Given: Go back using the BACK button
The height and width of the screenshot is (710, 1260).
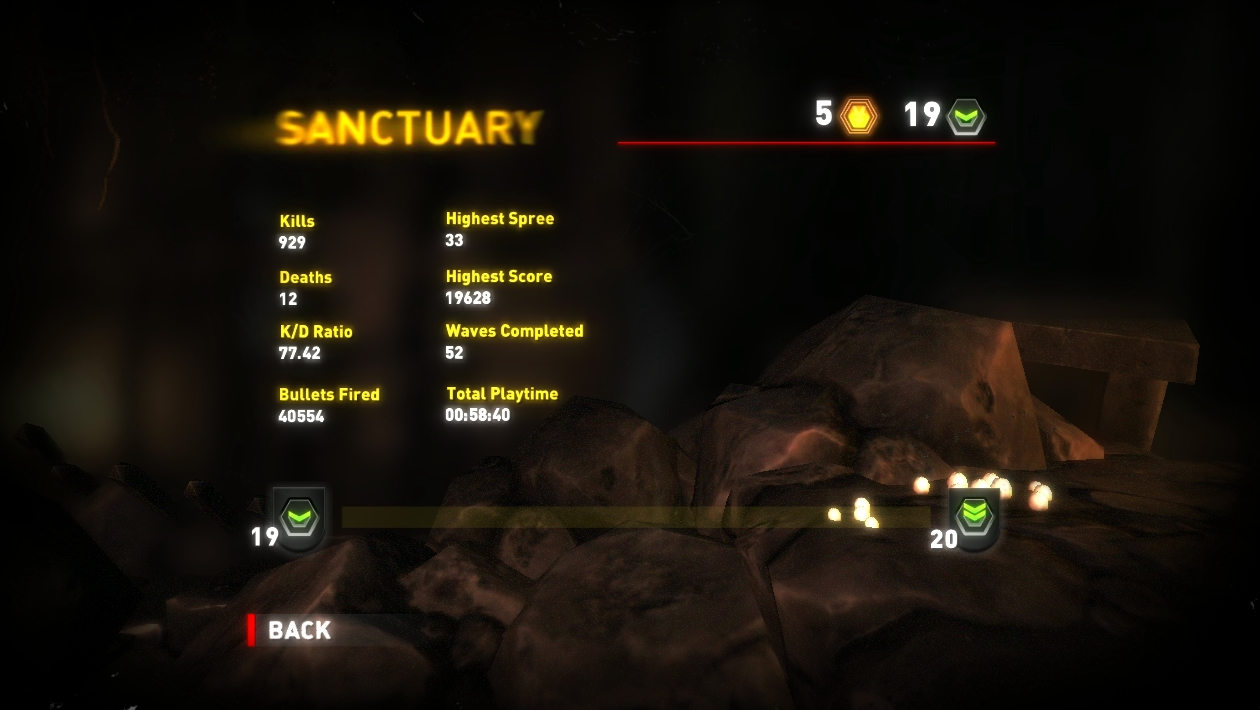Looking at the screenshot, I should coord(299,630).
